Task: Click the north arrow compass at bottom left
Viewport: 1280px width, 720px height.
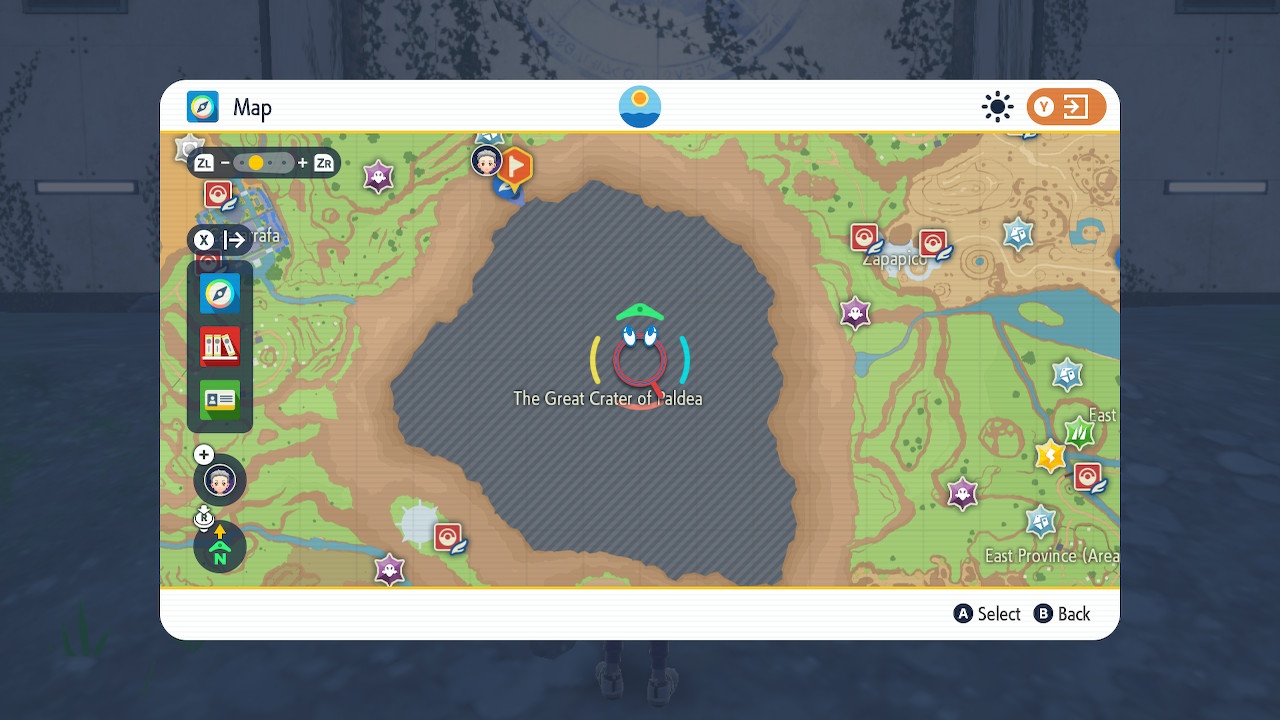Action: pos(219,547)
